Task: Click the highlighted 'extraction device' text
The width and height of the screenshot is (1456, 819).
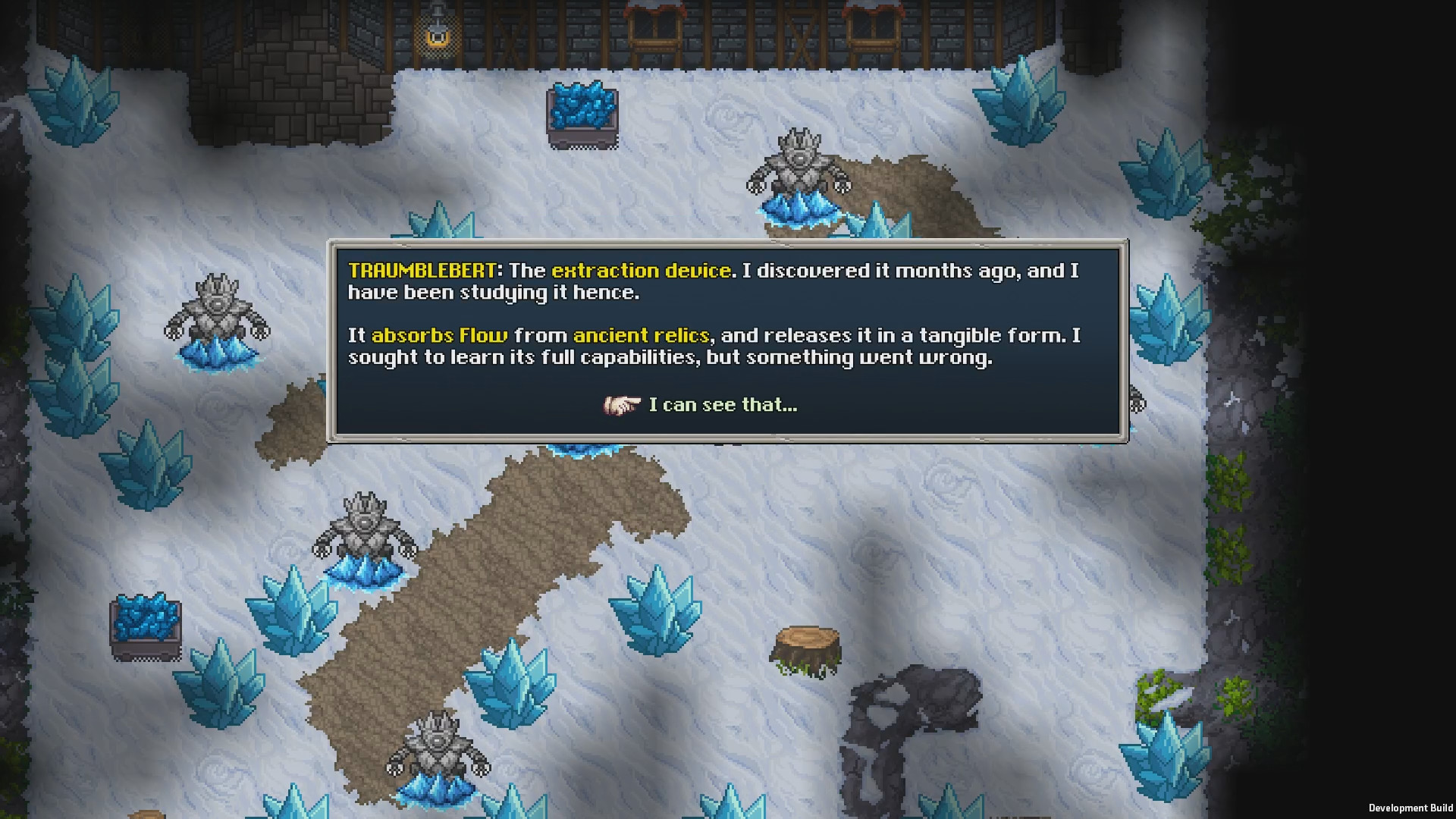Action: point(641,270)
